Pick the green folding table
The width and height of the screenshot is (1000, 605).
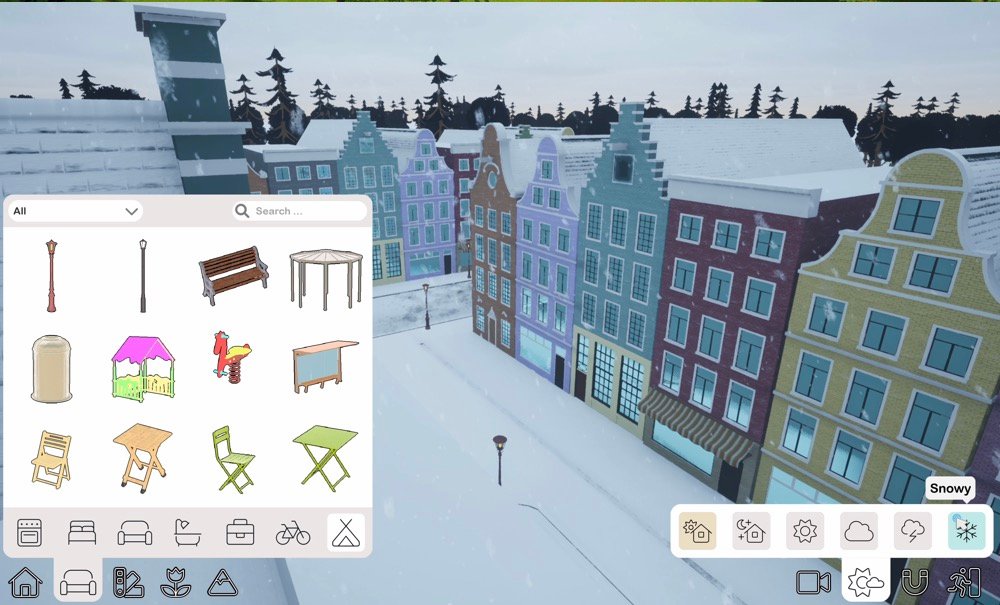(325, 456)
